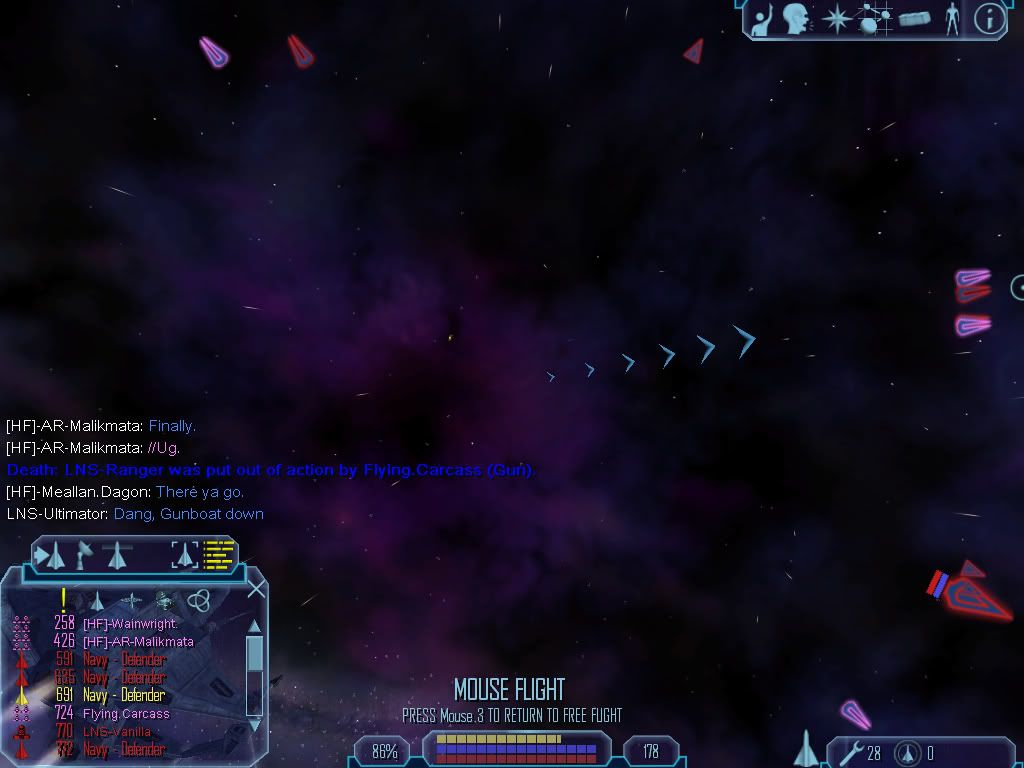Use nanobots via the wrench icon
The width and height of the screenshot is (1024, 768).
click(853, 752)
